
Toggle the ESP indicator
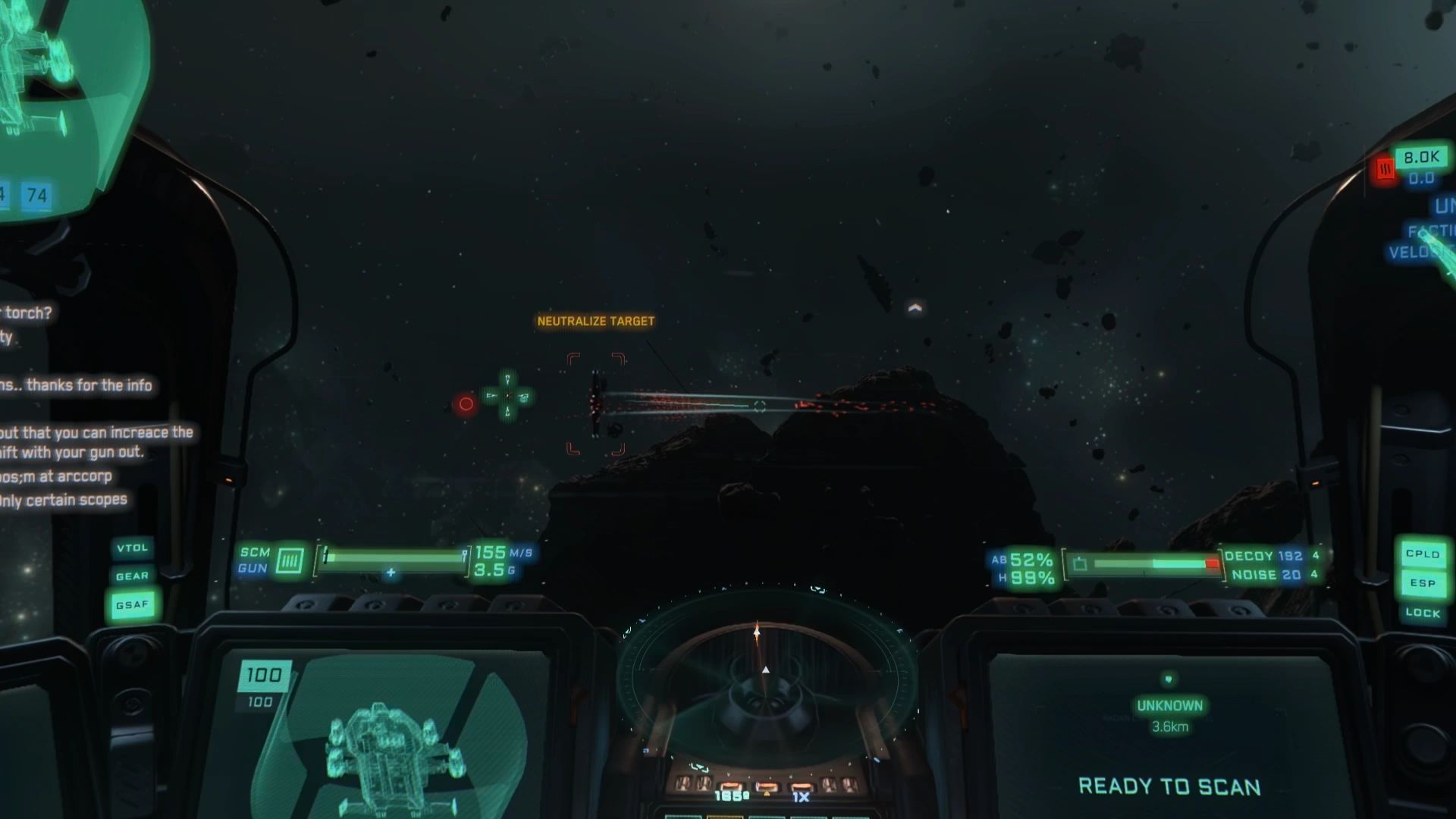coord(1422,583)
